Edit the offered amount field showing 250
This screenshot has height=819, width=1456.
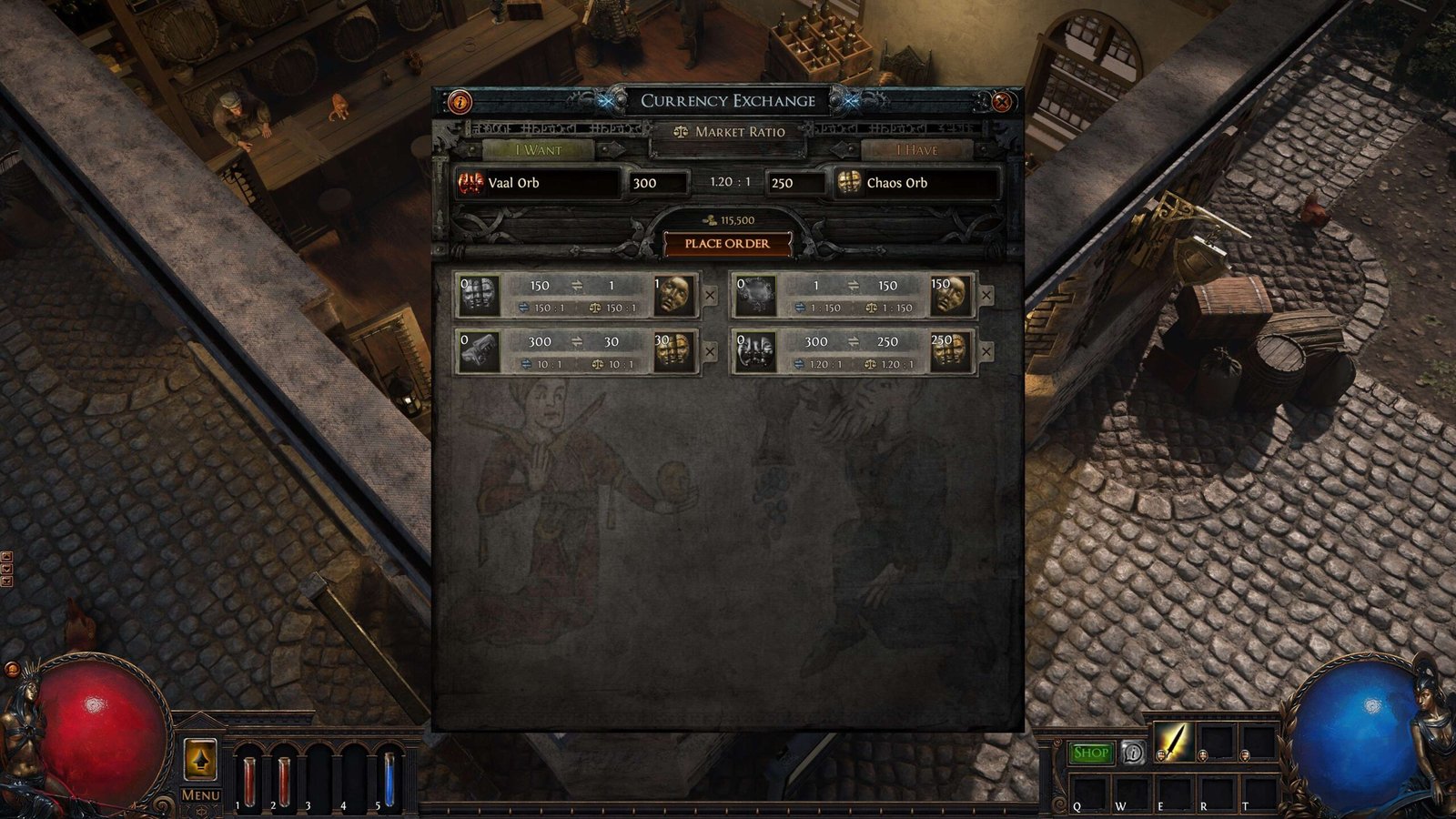[794, 183]
